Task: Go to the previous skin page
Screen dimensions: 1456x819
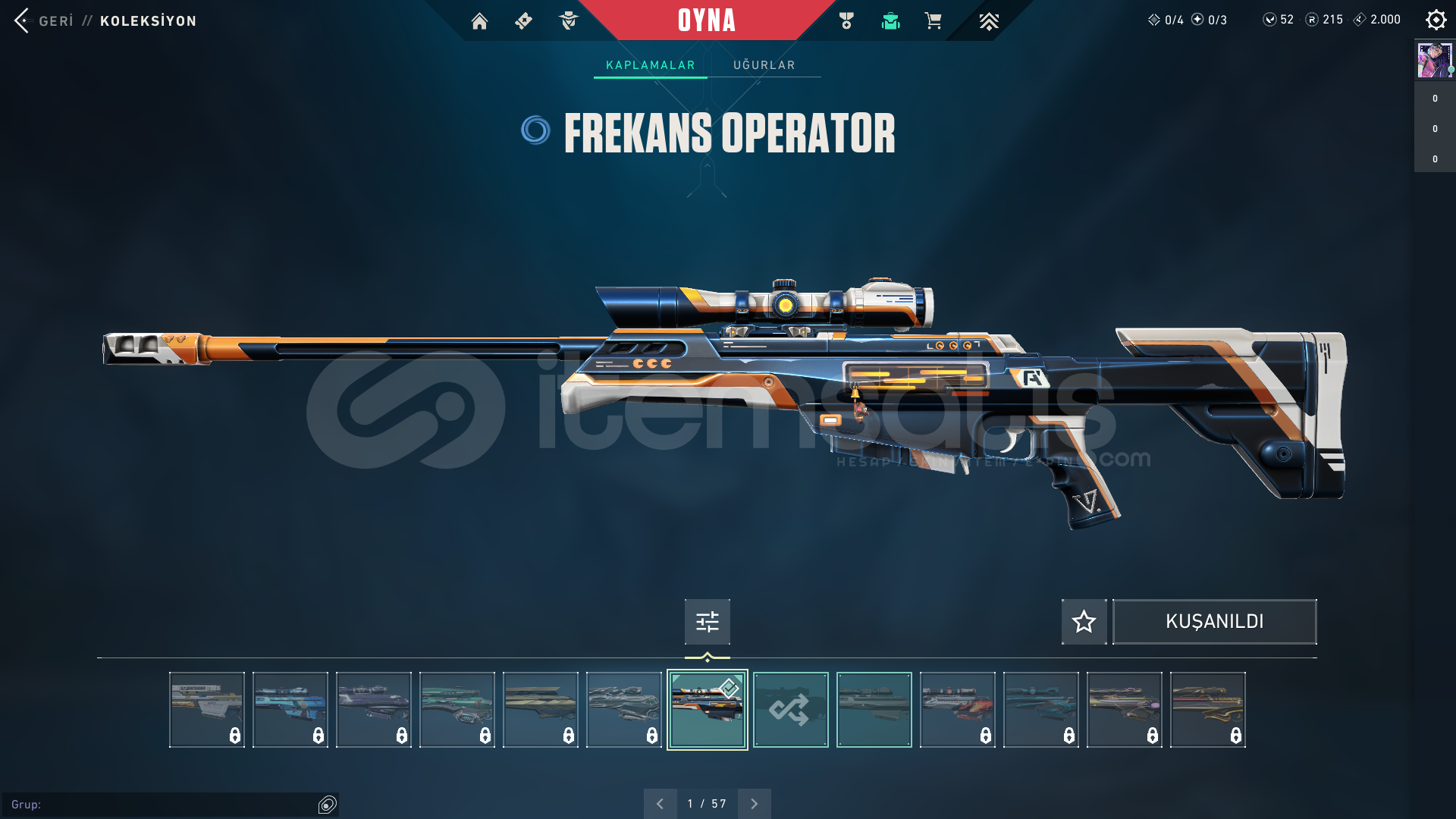Action: pyautogui.click(x=660, y=804)
